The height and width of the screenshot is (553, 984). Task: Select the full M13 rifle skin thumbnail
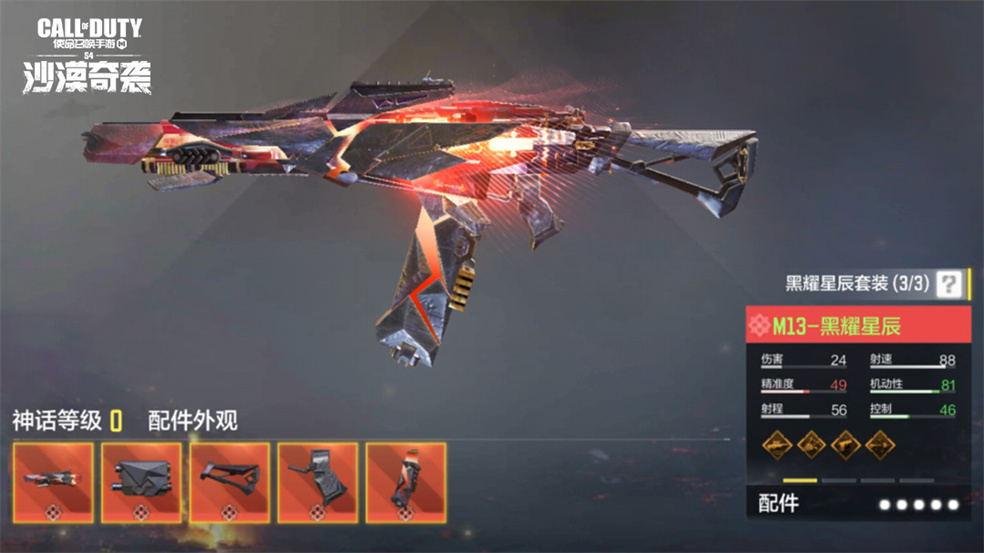click(x=54, y=483)
